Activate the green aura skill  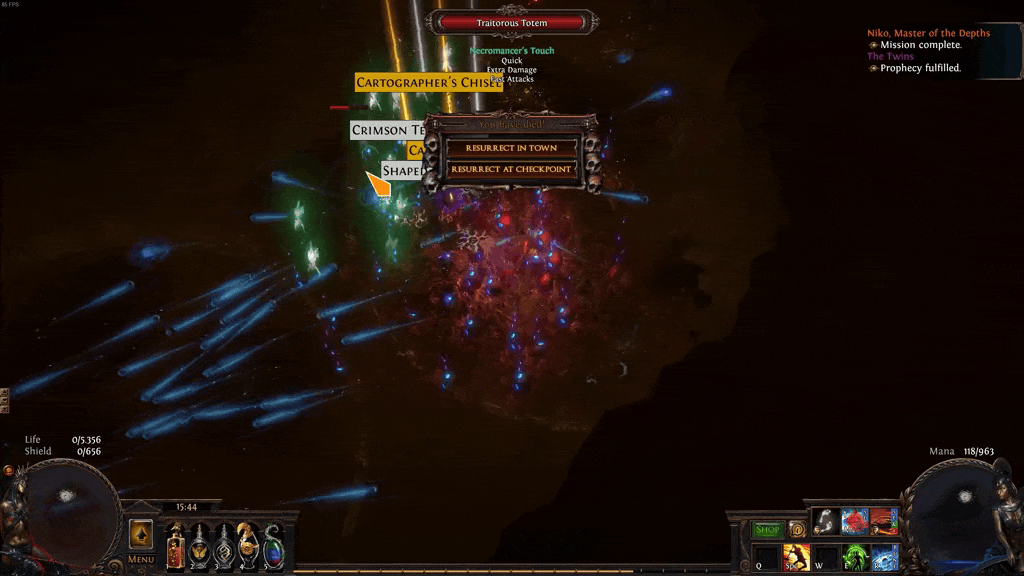coord(854,557)
